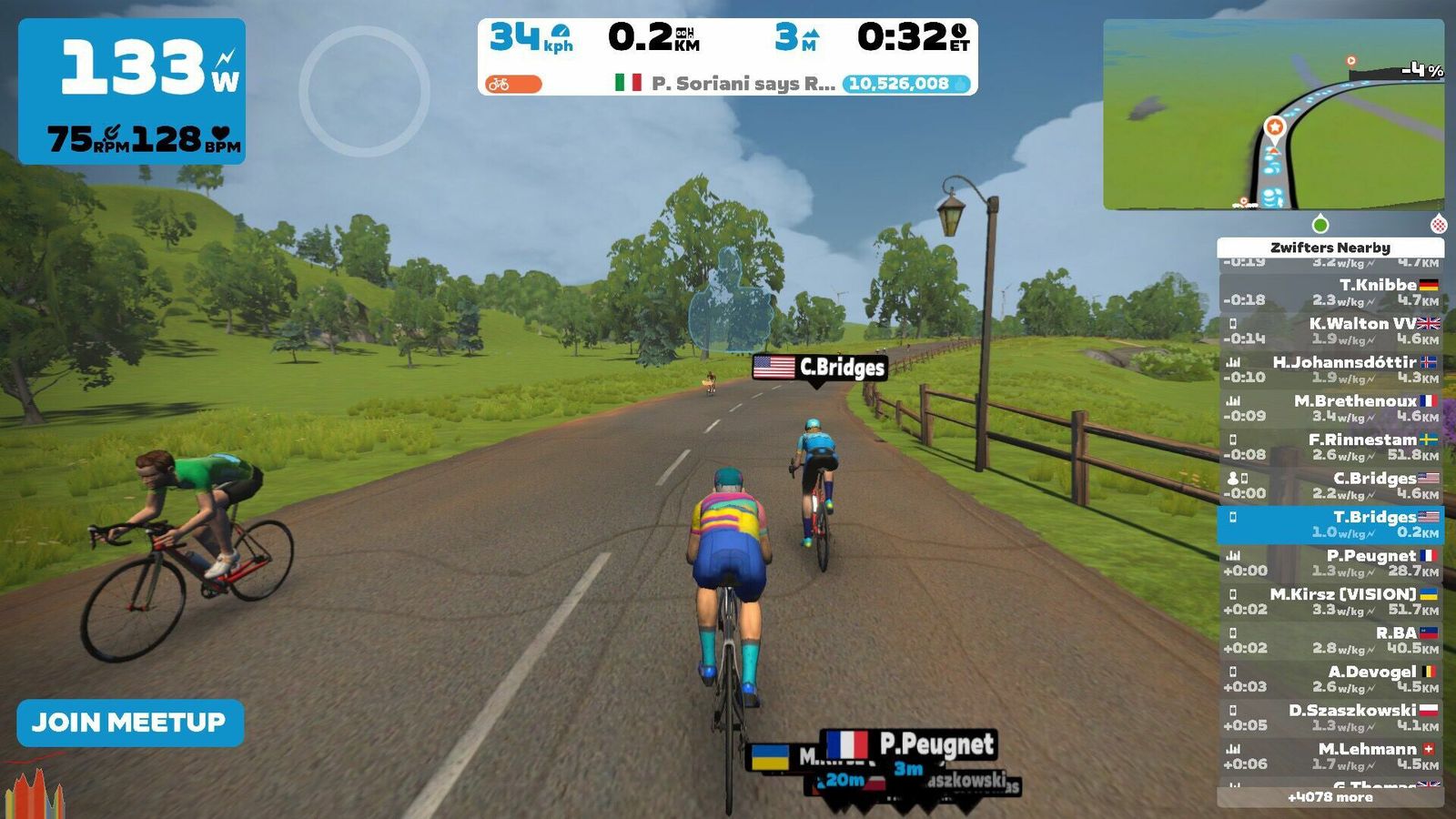Choose H.Johannsdóttir from nearby riders
Image resolution: width=1456 pixels, height=819 pixels.
pos(1330,369)
